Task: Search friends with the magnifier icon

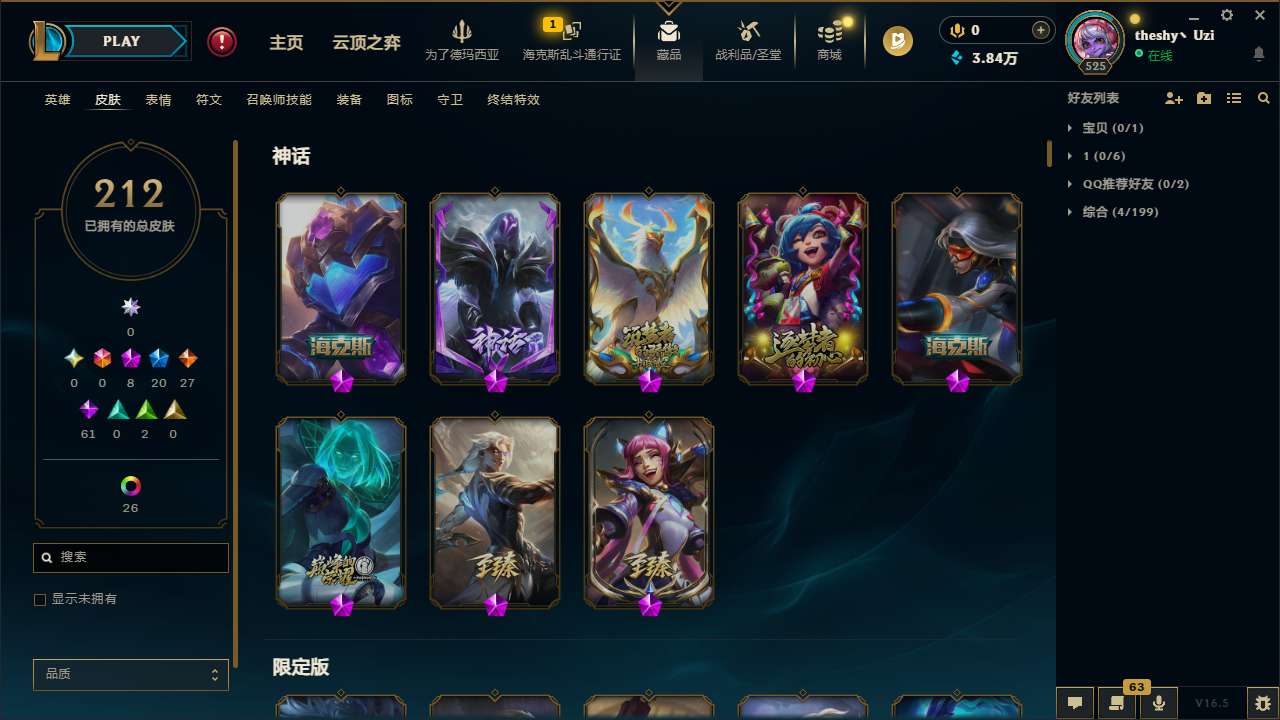Action: point(1263,98)
